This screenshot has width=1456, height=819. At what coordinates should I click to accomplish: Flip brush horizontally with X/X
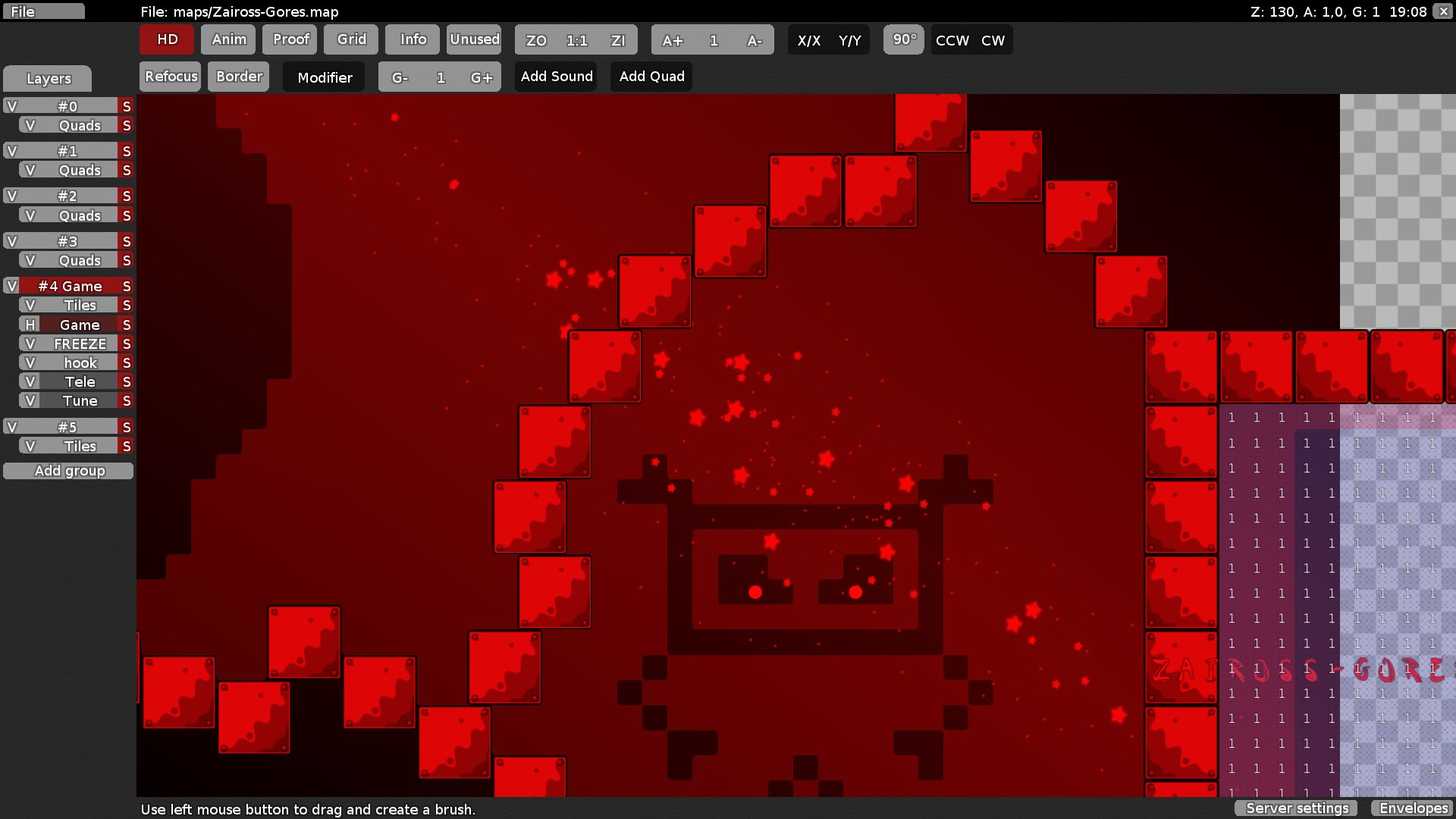coord(808,40)
